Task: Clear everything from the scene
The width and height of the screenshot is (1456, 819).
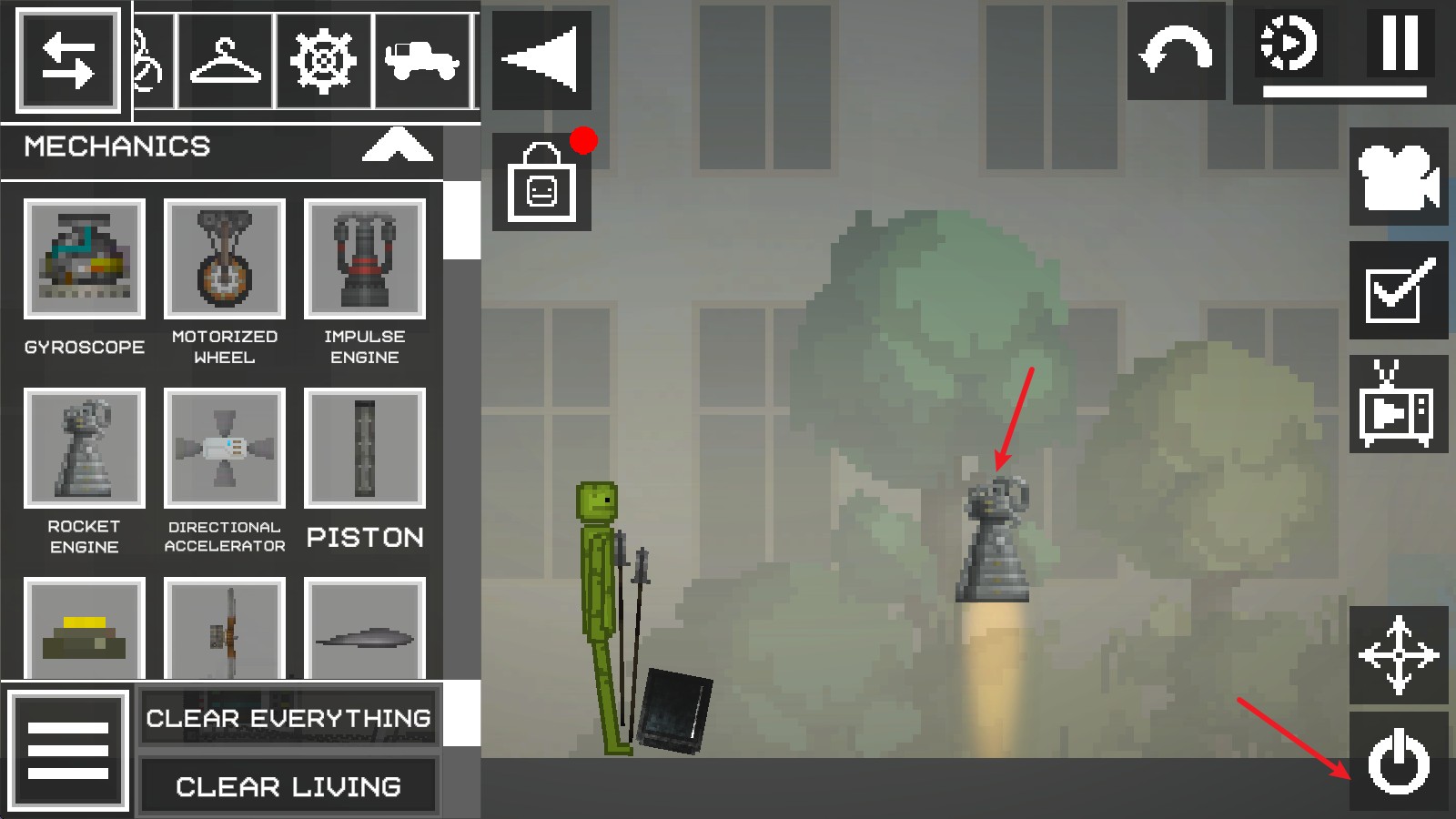Action: [288, 718]
